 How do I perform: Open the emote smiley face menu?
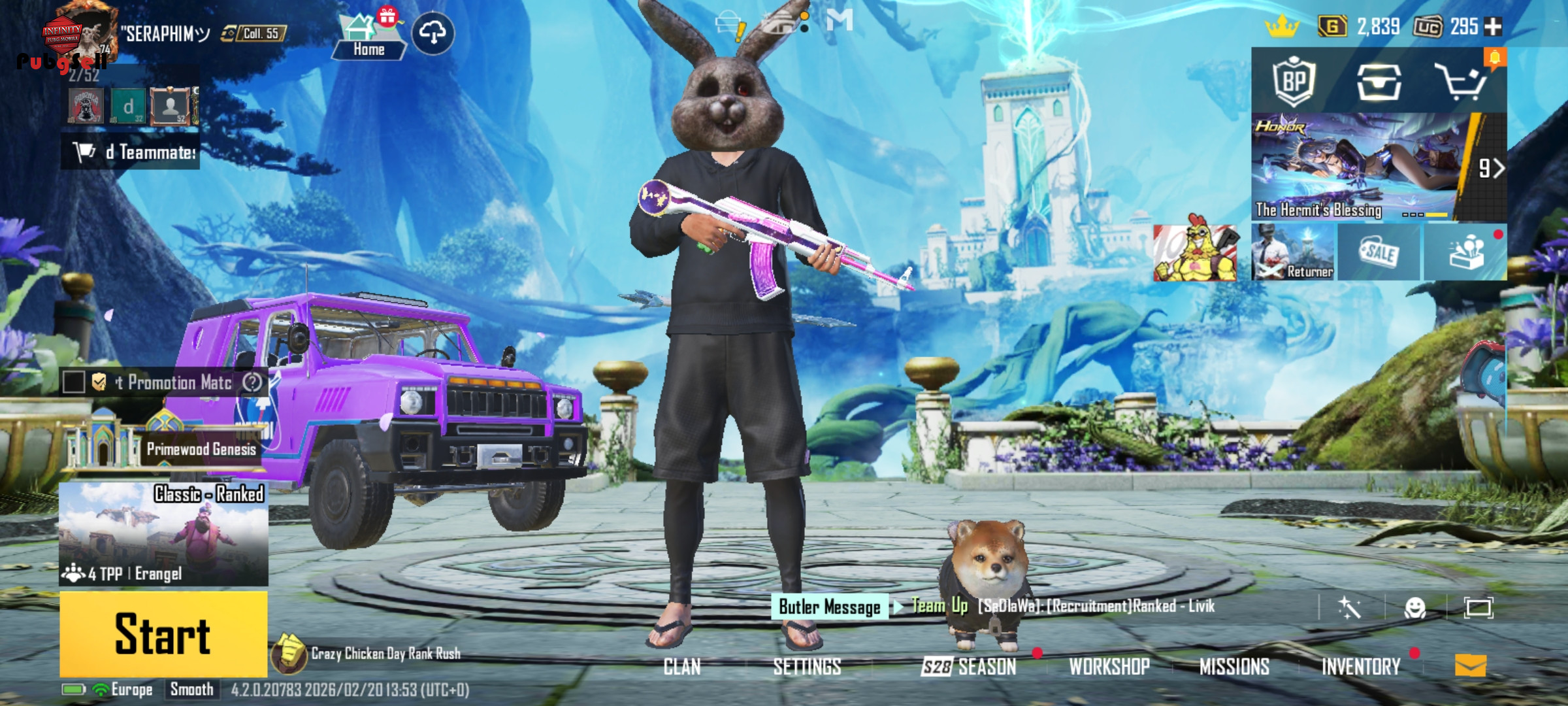1415,608
